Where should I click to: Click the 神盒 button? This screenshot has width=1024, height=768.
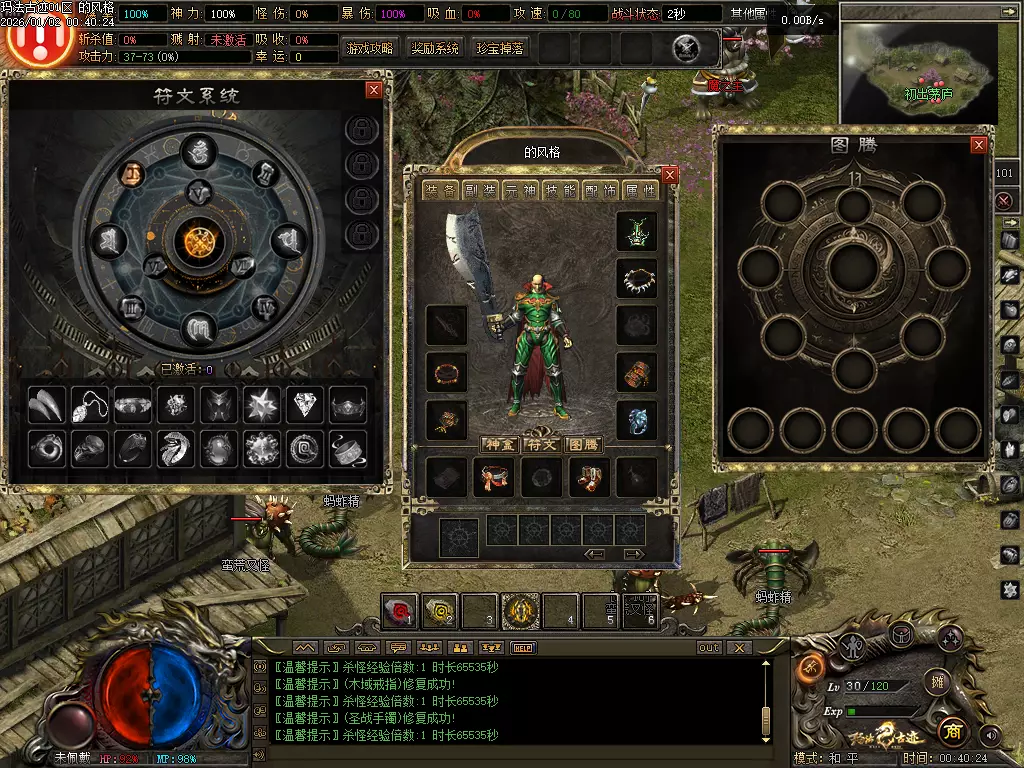coord(499,444)
